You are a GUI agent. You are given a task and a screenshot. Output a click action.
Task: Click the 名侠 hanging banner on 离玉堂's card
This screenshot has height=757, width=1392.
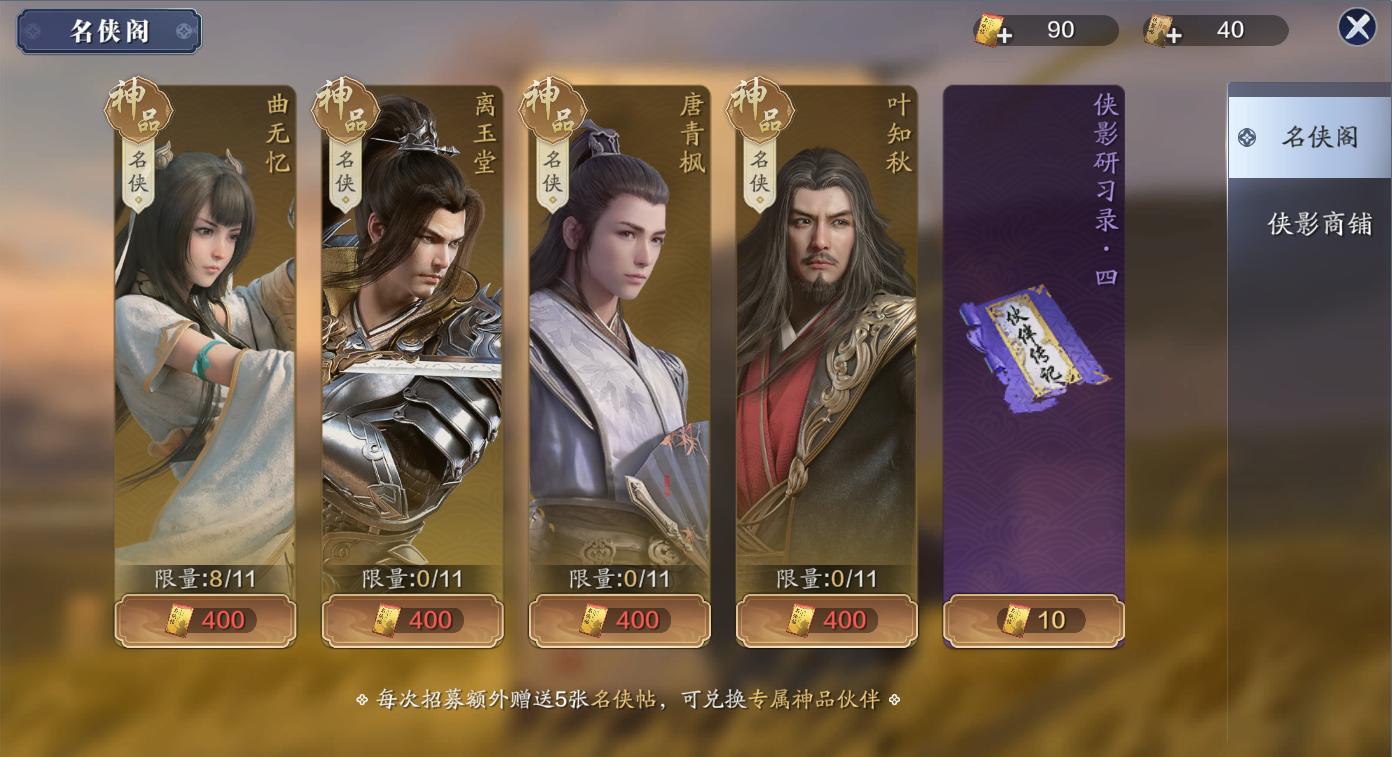pos(345,172)
